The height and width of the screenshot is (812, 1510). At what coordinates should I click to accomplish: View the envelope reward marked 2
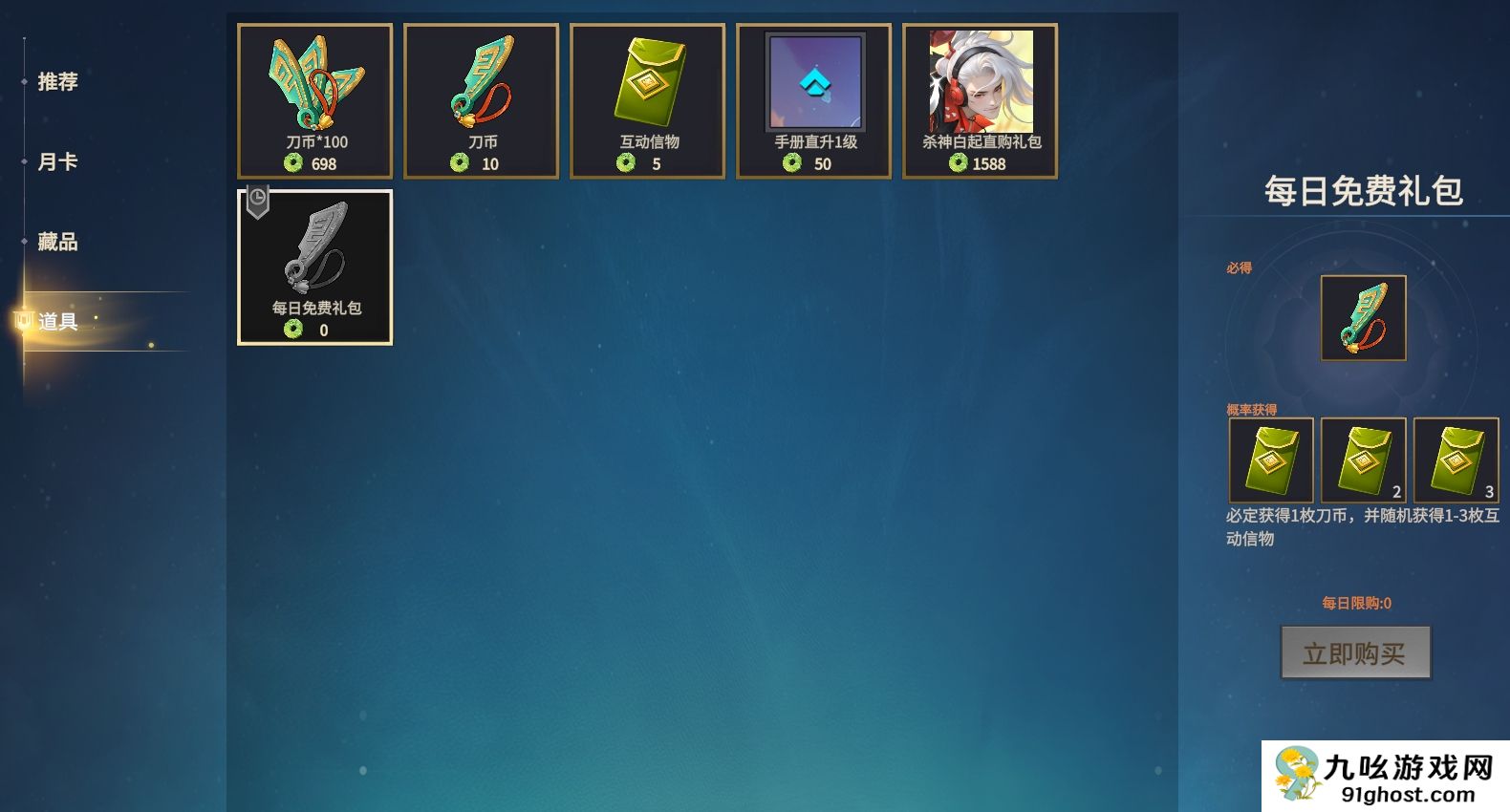point(1363,459)
